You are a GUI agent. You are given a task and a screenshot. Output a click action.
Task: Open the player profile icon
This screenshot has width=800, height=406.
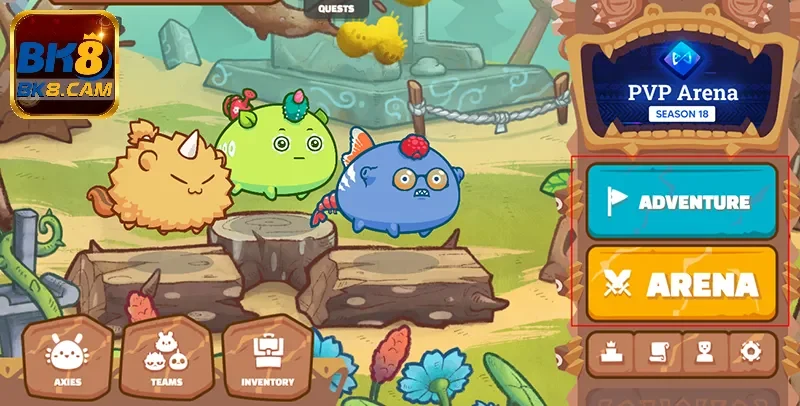705,351
